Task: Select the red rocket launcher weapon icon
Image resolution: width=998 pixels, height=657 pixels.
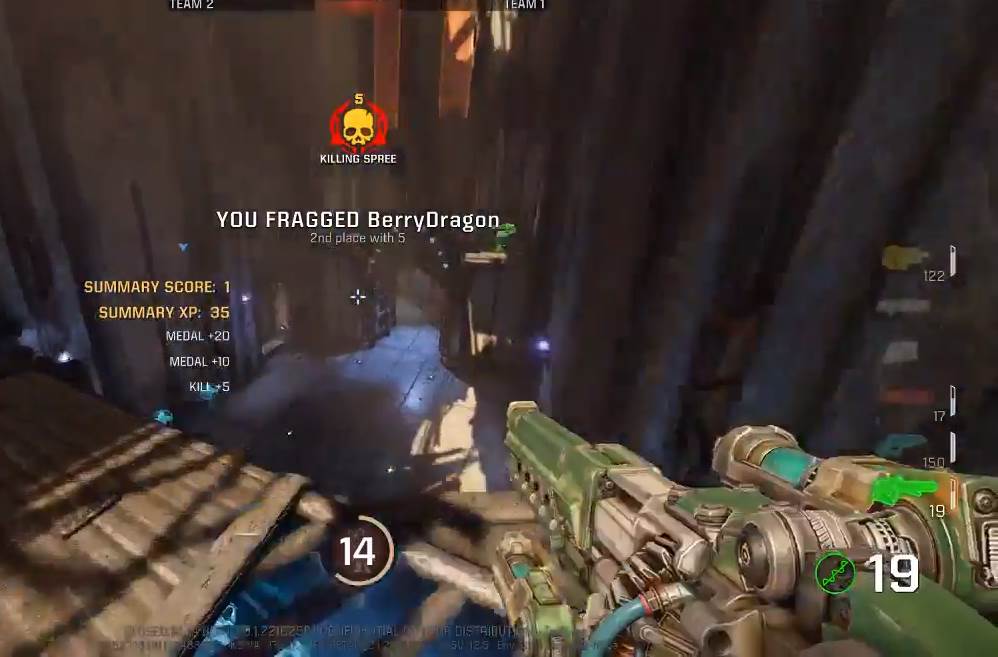Action: click(907, 397)
